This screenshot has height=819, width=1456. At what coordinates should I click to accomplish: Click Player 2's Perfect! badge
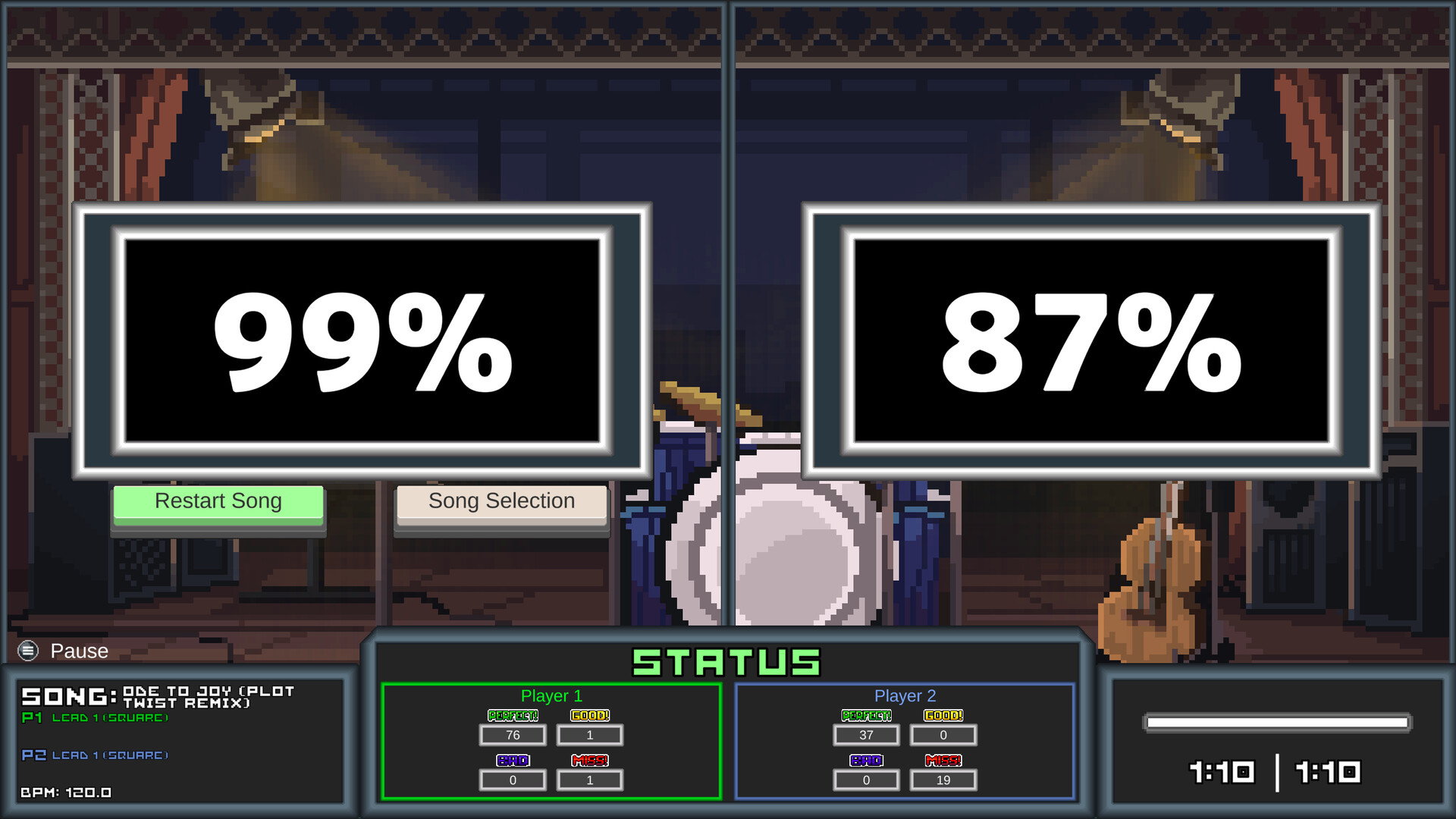[x=866, y=714]
